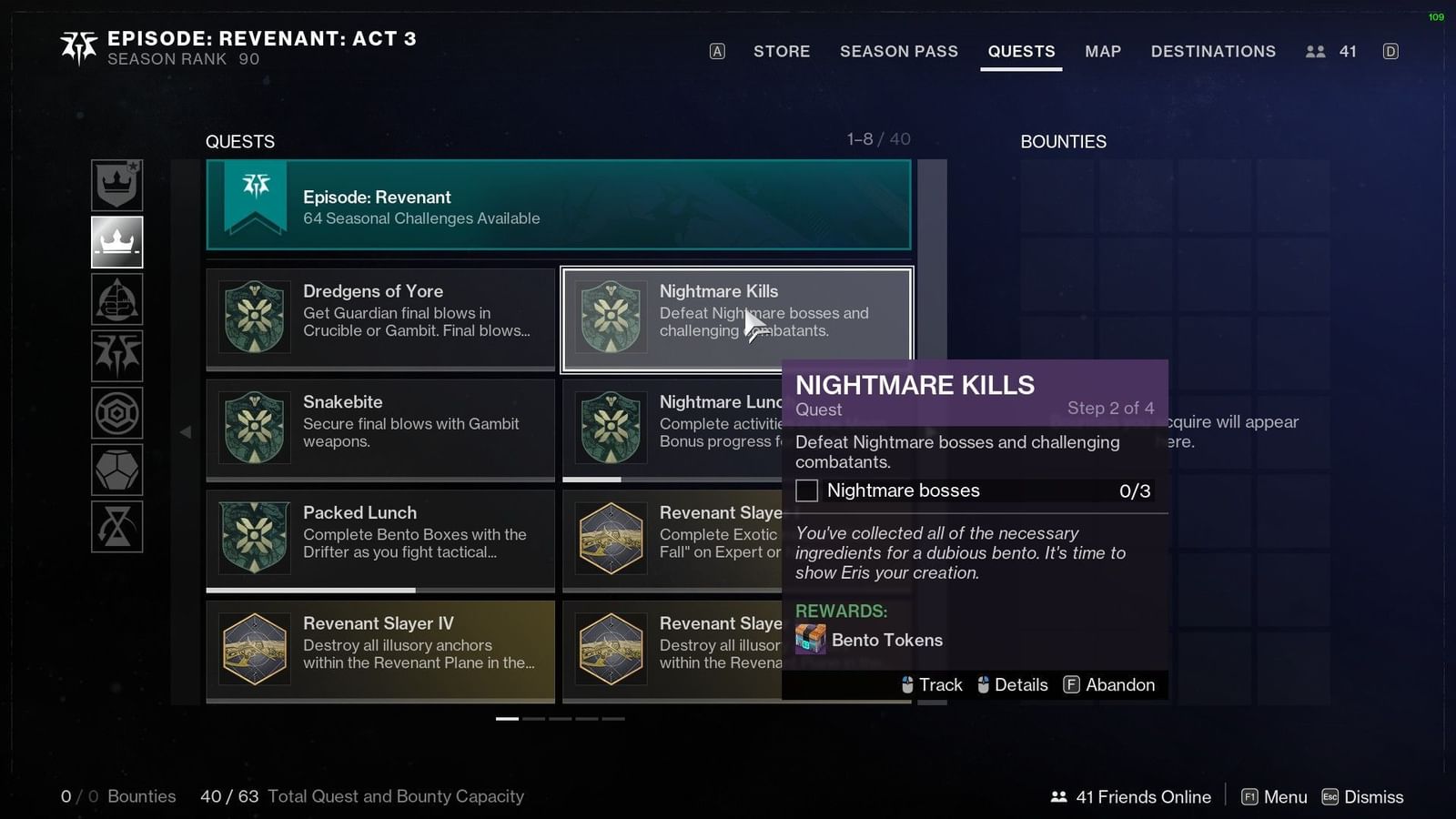Image resolution: width=1456 pixels, height=819 pixels.
Task: Select the ship-shaped quest filter icon
Action: 116,298
